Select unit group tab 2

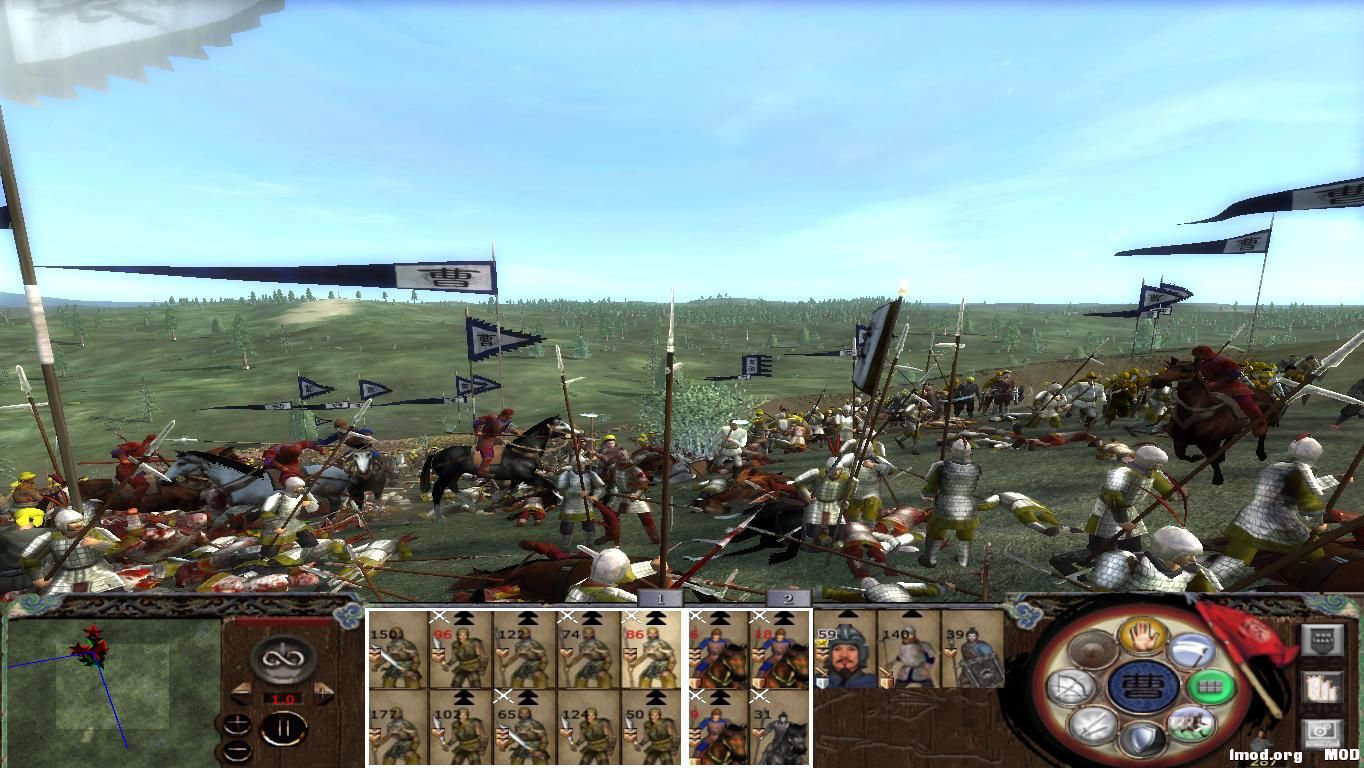789,598
